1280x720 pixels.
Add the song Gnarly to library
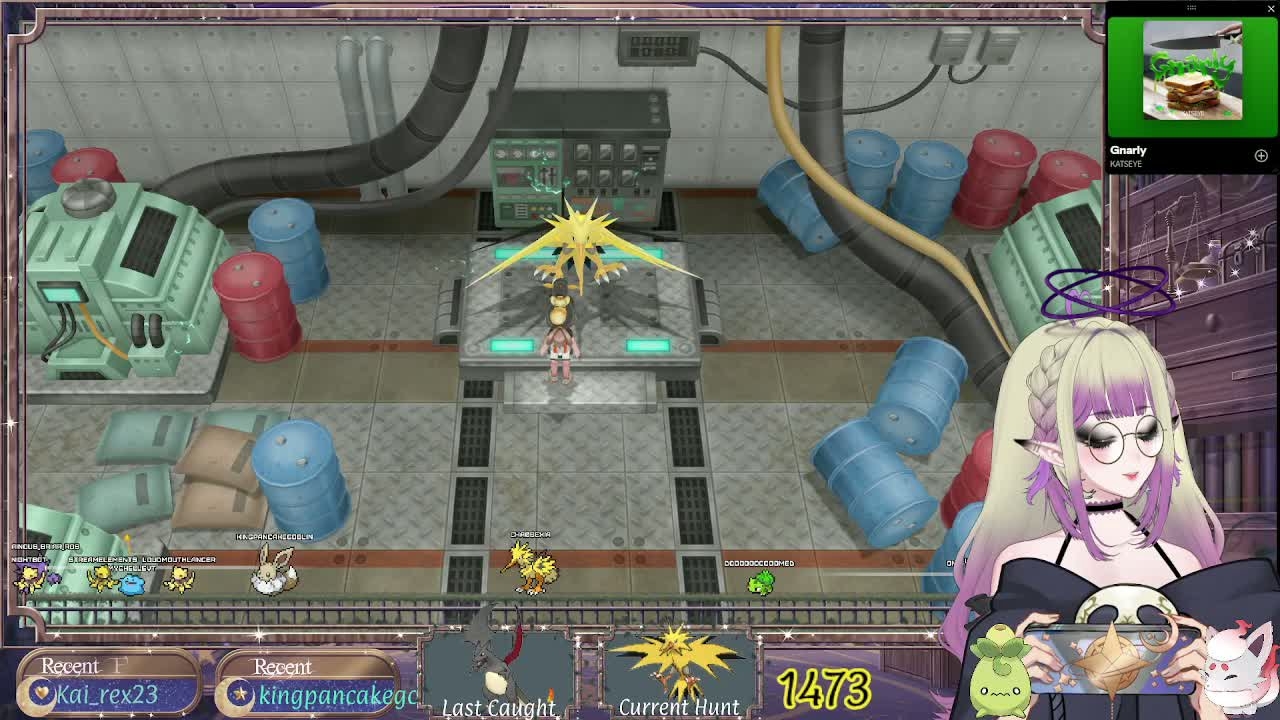point(1261,156)
